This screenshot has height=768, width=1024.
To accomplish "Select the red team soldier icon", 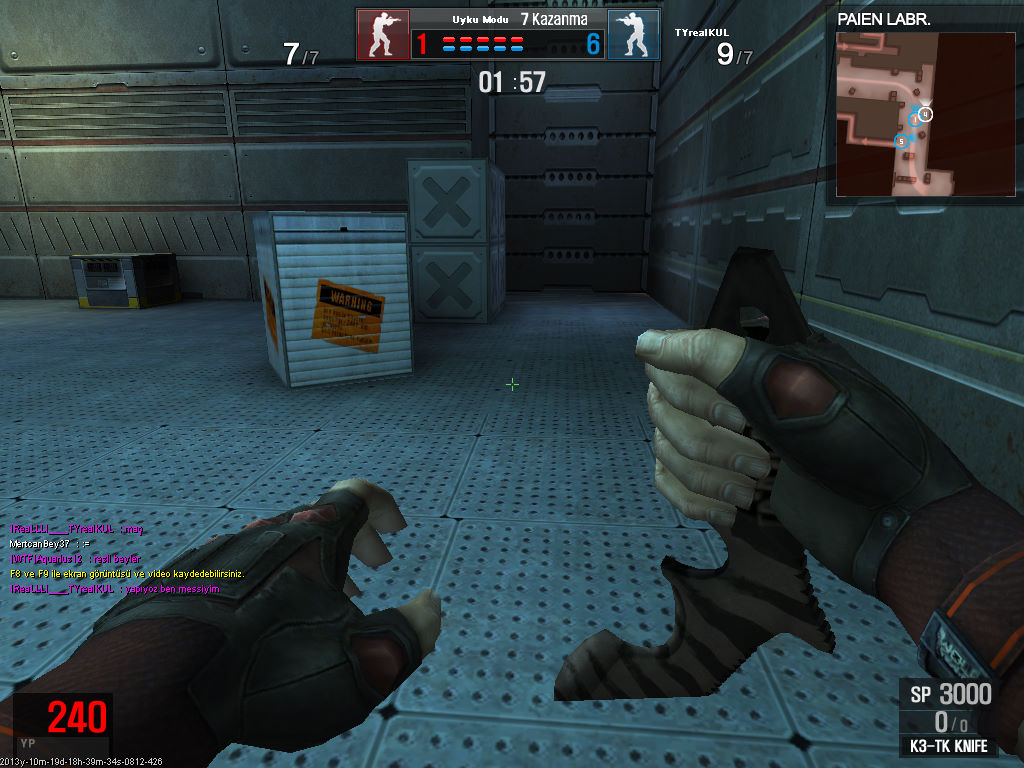I will [383, 35].
